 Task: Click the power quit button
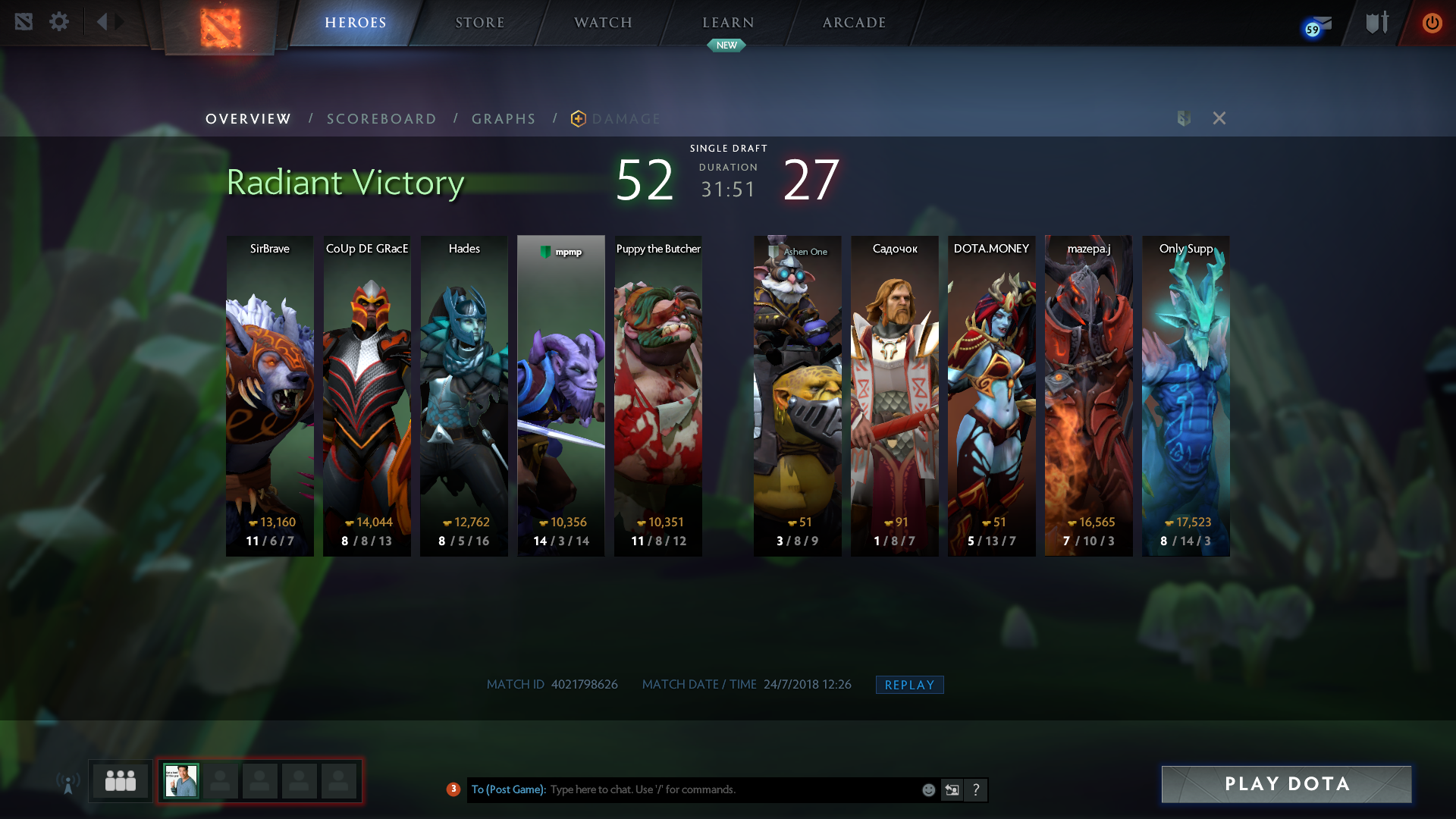pos(1432,23)
